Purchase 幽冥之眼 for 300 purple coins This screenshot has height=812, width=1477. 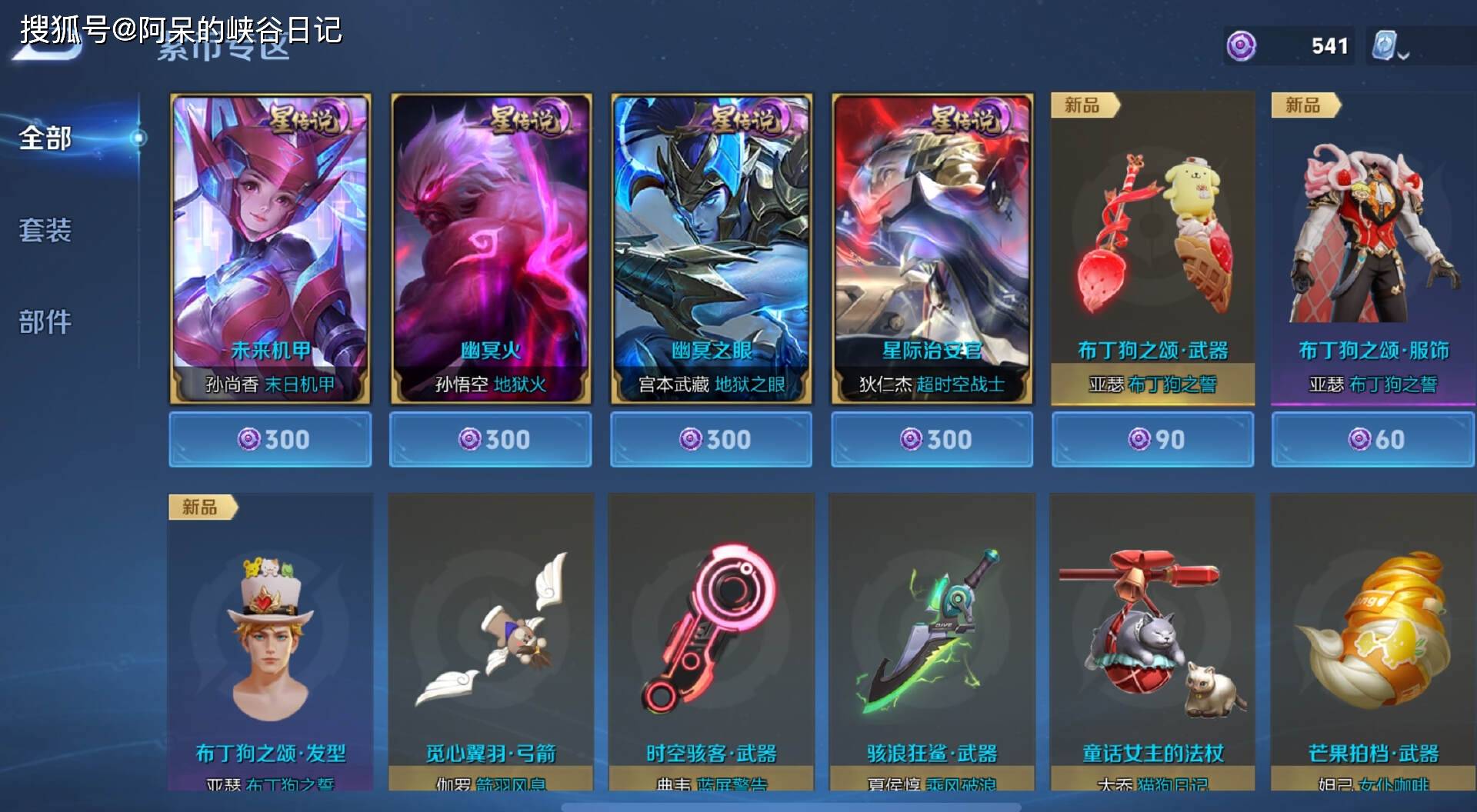click(711, 439)
